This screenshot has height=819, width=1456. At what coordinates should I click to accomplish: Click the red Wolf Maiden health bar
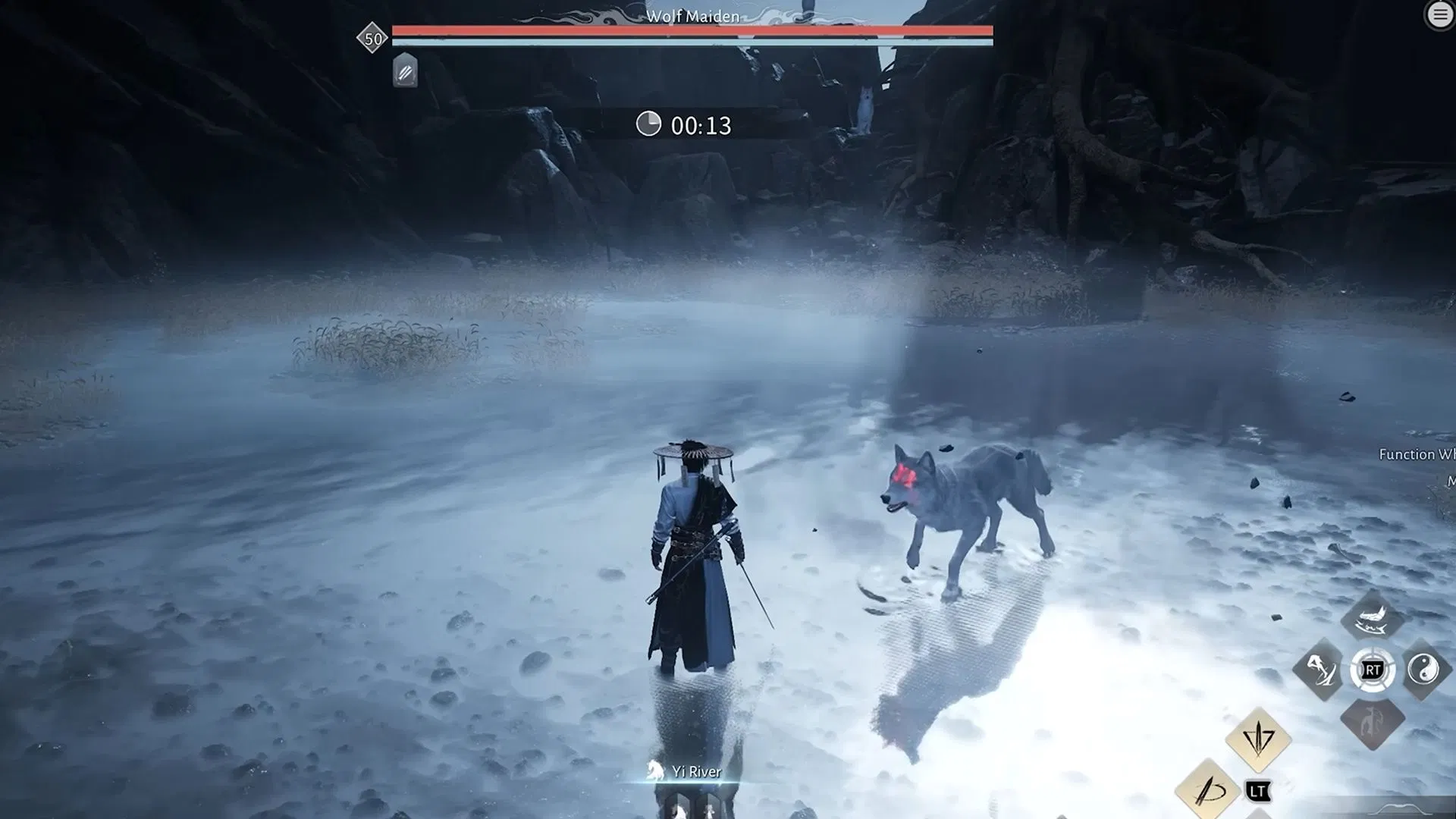[x=690, y=30]
